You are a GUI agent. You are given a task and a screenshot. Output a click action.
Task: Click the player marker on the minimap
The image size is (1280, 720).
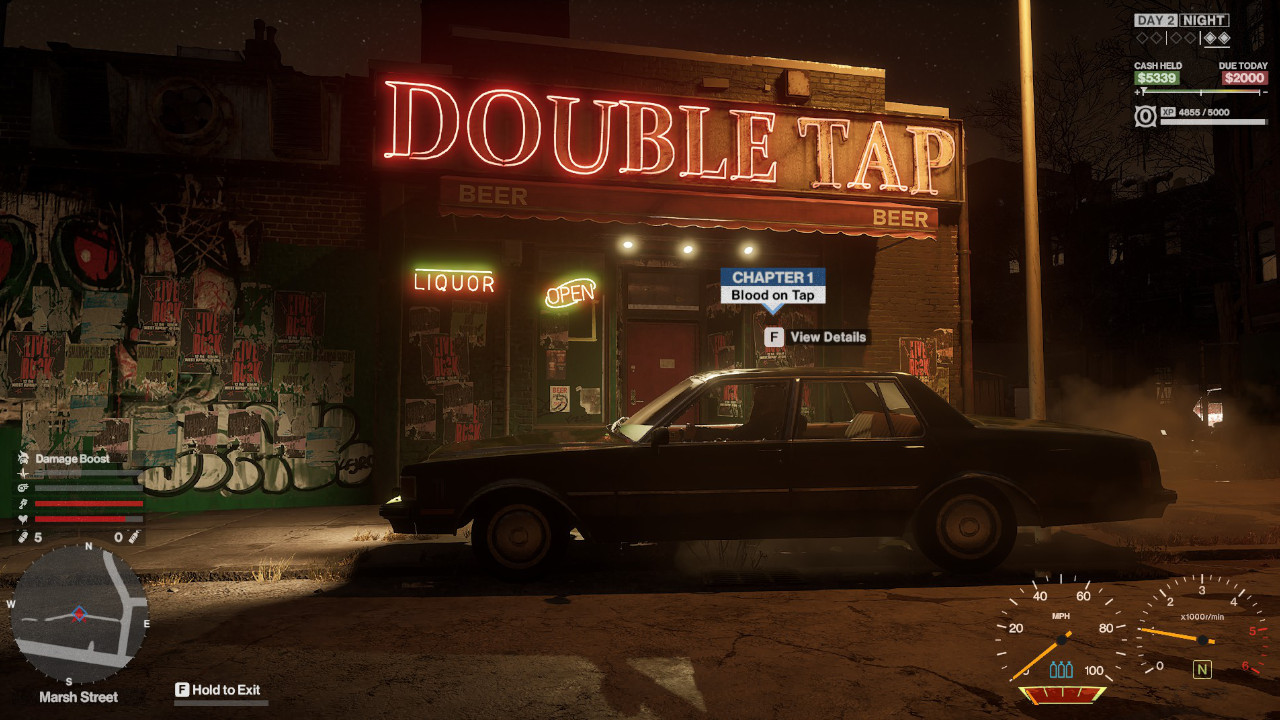(78, 613)
